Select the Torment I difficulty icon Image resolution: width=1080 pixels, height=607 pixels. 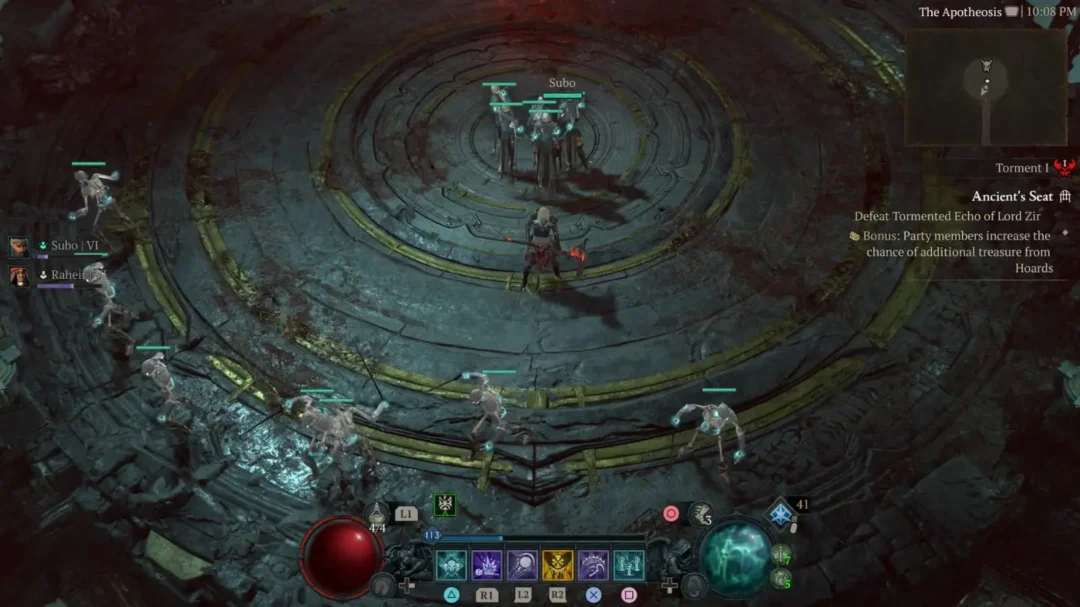[x=1062, y=168]
